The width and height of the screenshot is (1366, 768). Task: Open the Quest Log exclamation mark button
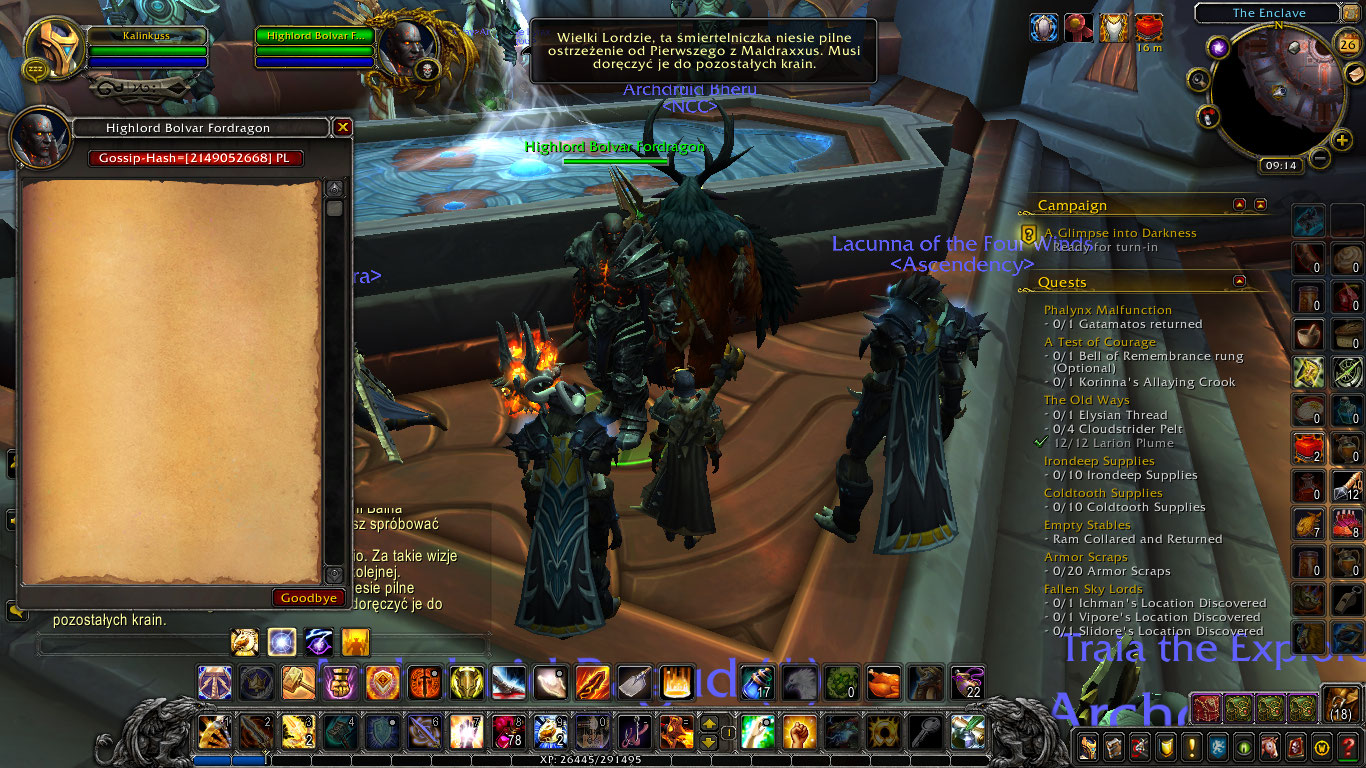point(1193,747)
